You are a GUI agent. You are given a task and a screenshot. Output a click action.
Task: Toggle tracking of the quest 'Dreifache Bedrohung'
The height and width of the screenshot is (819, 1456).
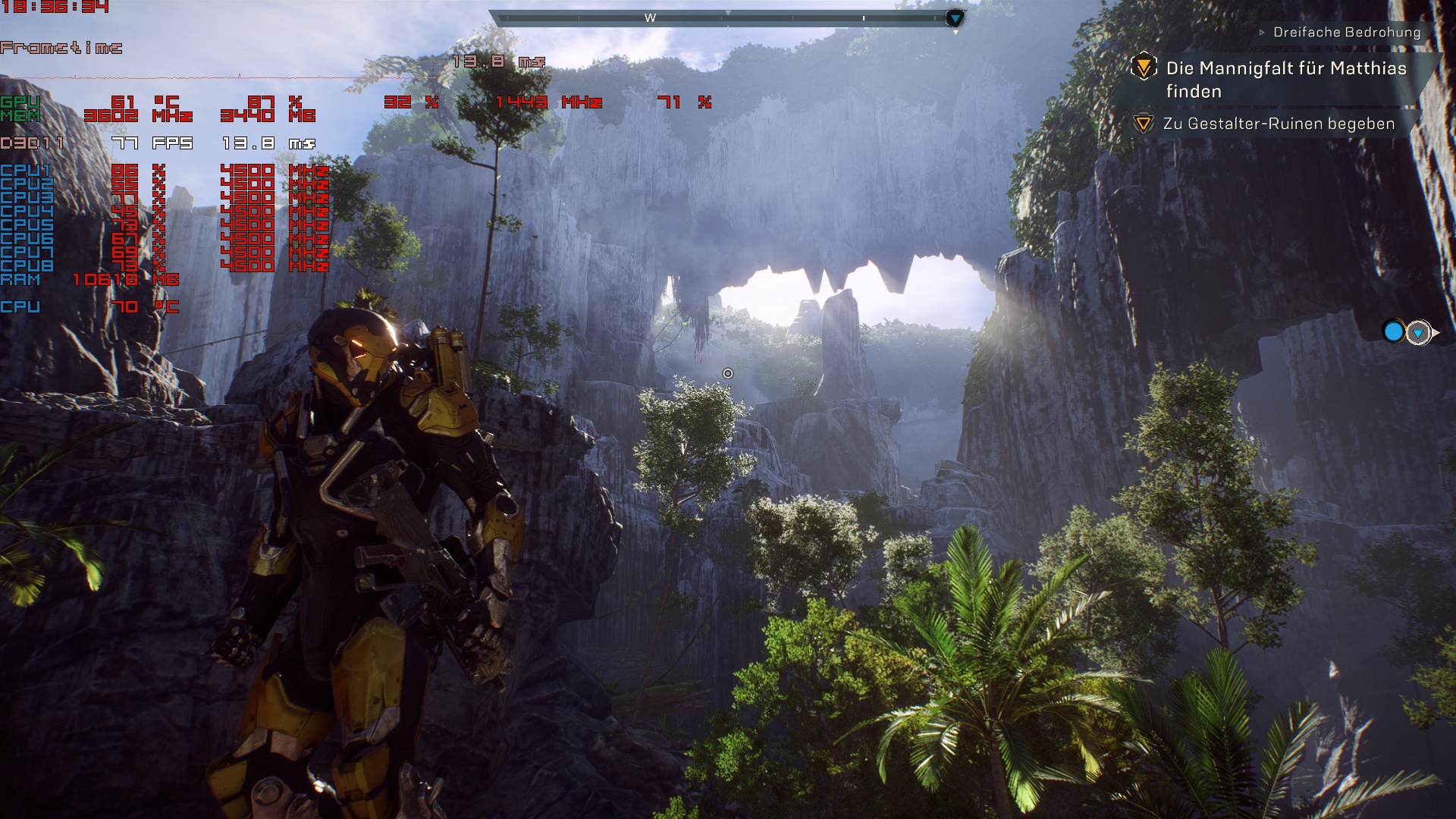(1347, 33)
